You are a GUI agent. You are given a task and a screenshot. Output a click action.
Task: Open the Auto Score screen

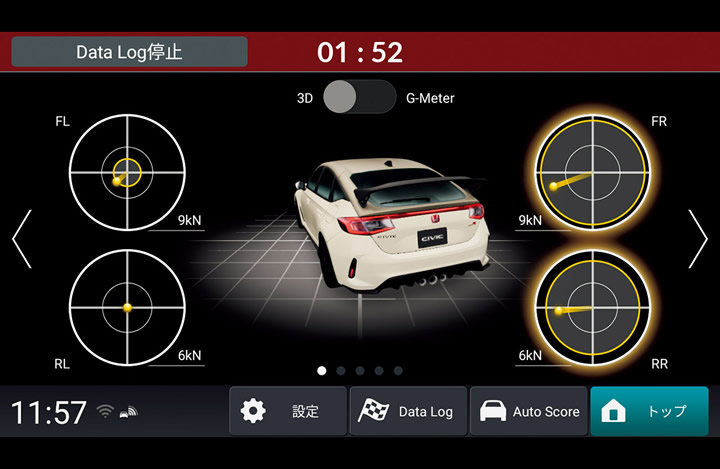click(x=528, y=411)
